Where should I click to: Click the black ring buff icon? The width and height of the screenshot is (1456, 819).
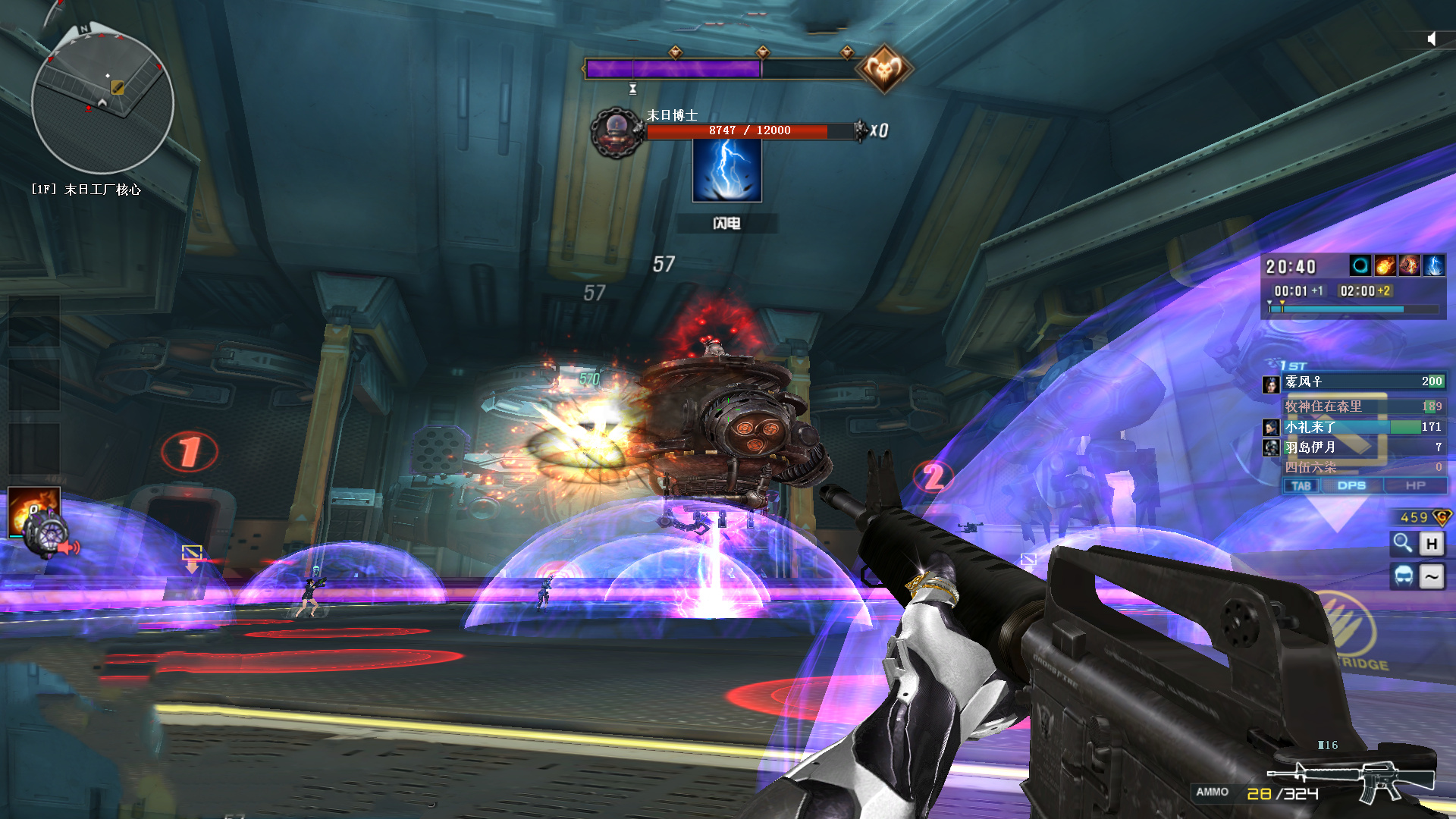[x=1360, y=265]
